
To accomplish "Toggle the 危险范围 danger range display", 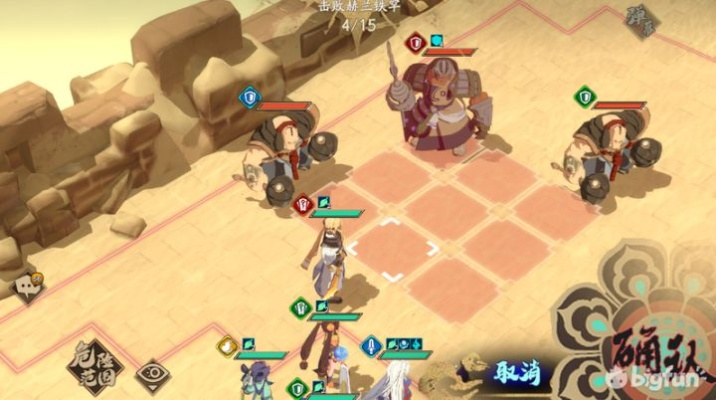I will coord(94,367).
